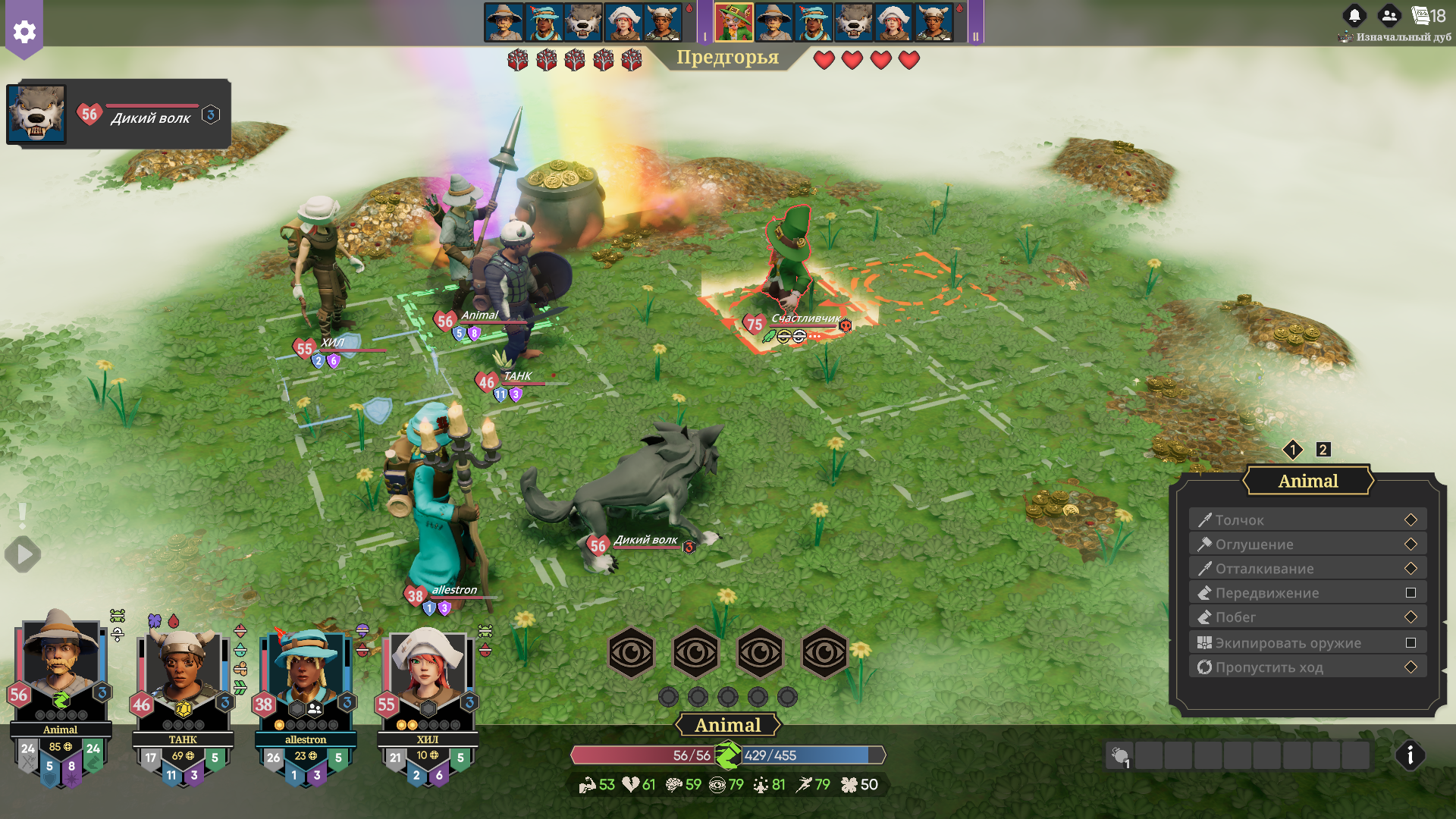Choose the Побег action
This screenshot has height=819, width=1456.
click(1307, 617)
